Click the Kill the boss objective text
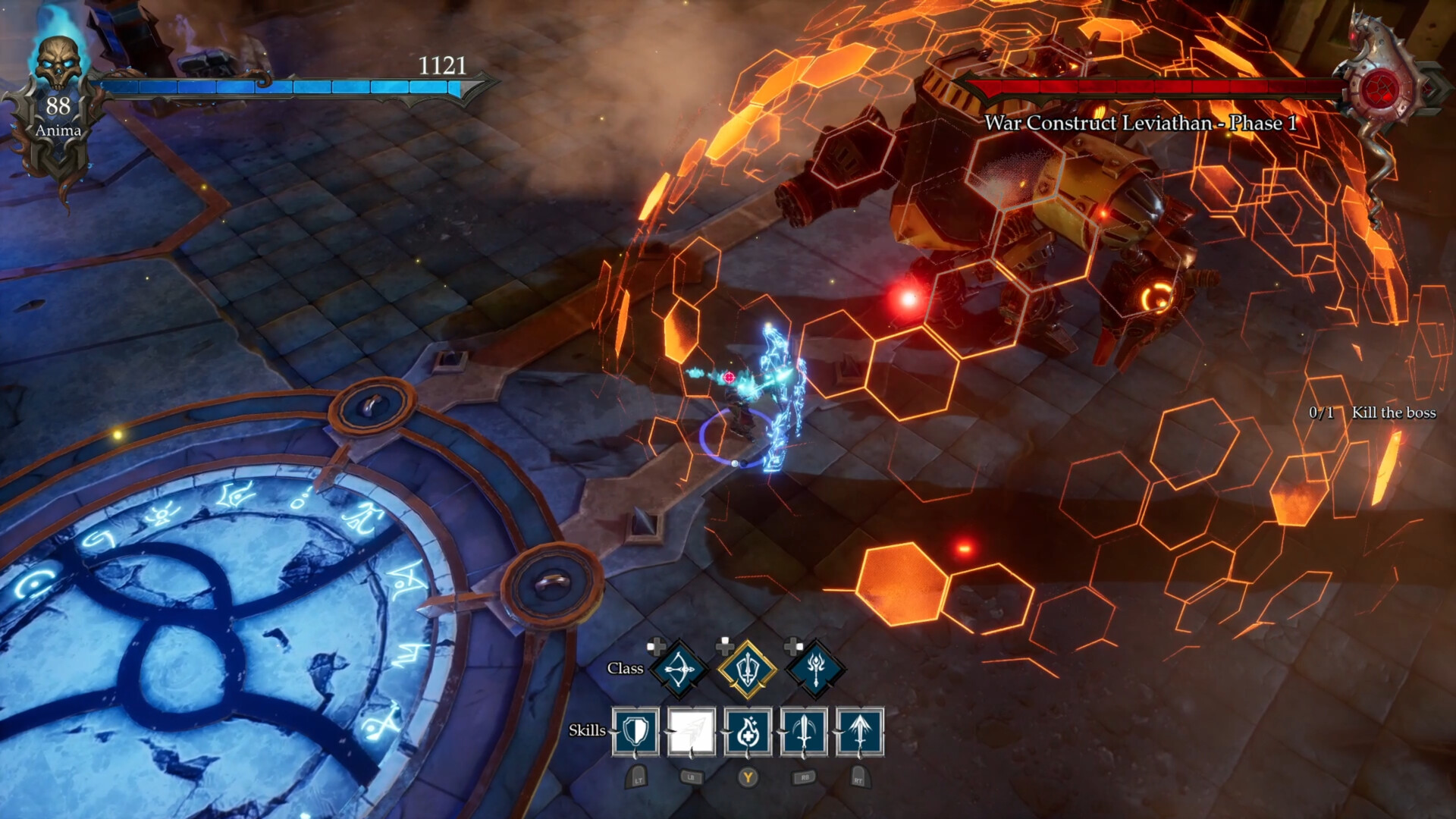This screenshot has width=1456, height=819. click(1393, 414)
